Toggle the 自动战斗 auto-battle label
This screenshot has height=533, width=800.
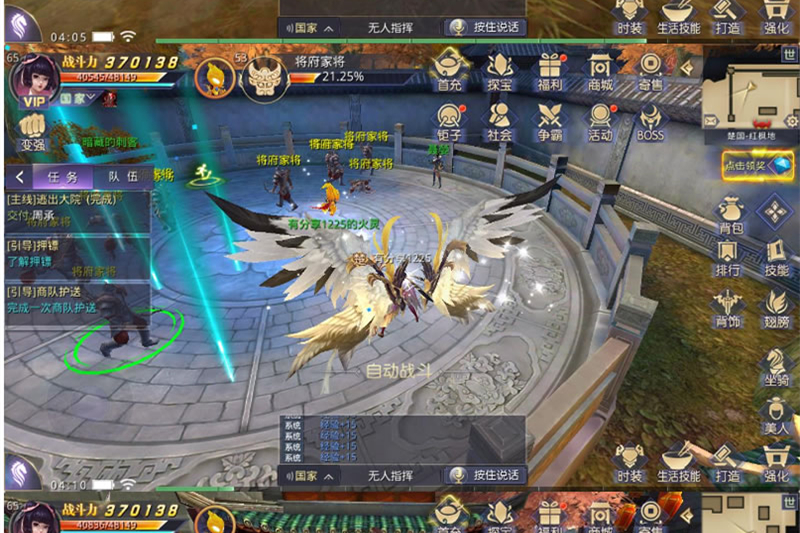click(x=399, y=371)
